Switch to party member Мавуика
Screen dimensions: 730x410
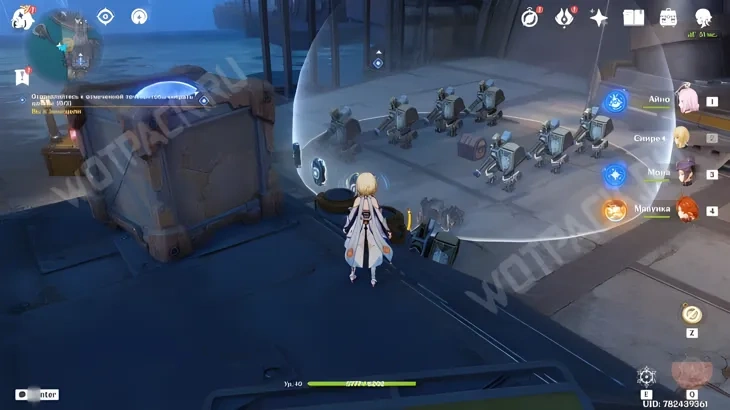pos(686,209)
